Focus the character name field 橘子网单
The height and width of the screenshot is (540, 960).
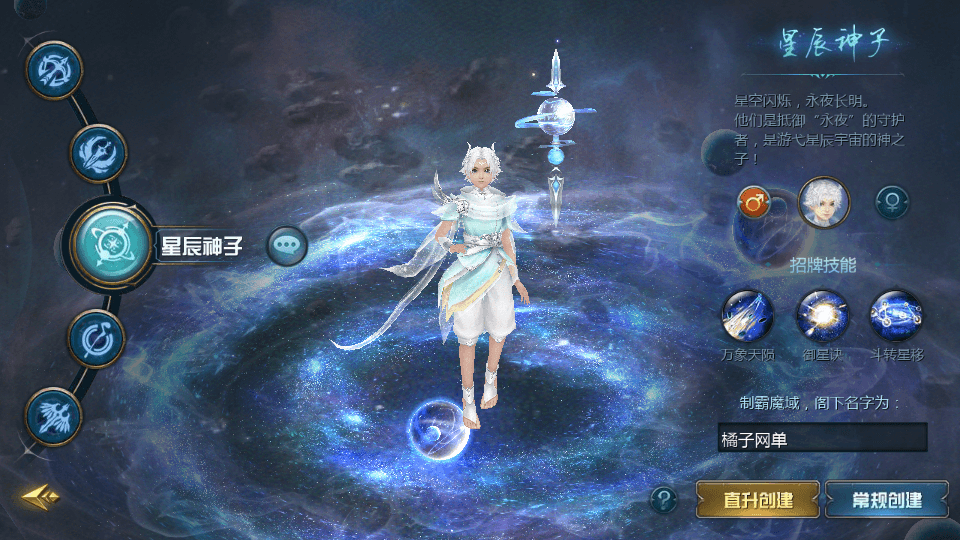pos(822,438)
